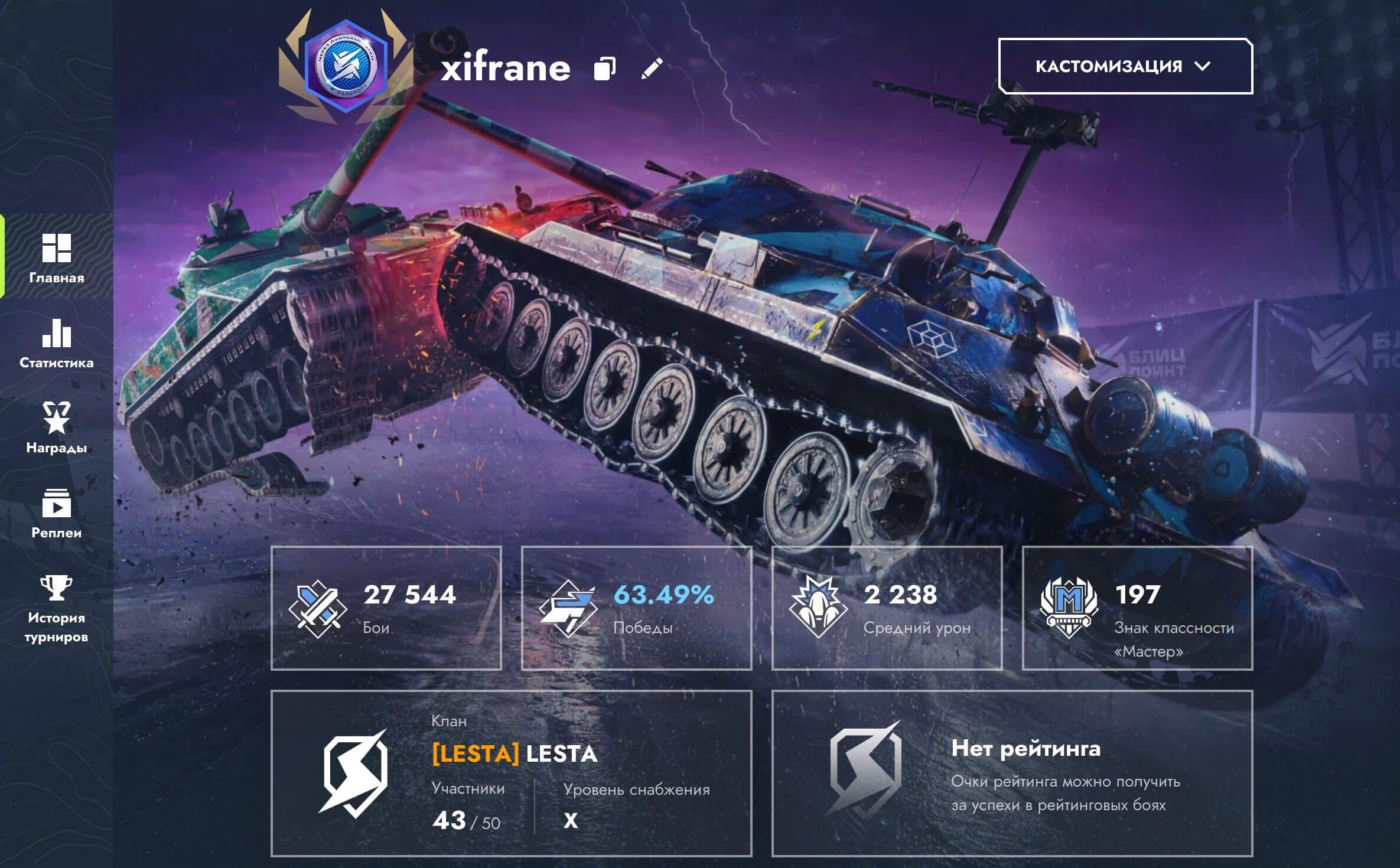The width and height of the screenshot is (1400, 868).
Task: Open the Знак классности «Мастер» card
Action: (x=1137, y=608)
